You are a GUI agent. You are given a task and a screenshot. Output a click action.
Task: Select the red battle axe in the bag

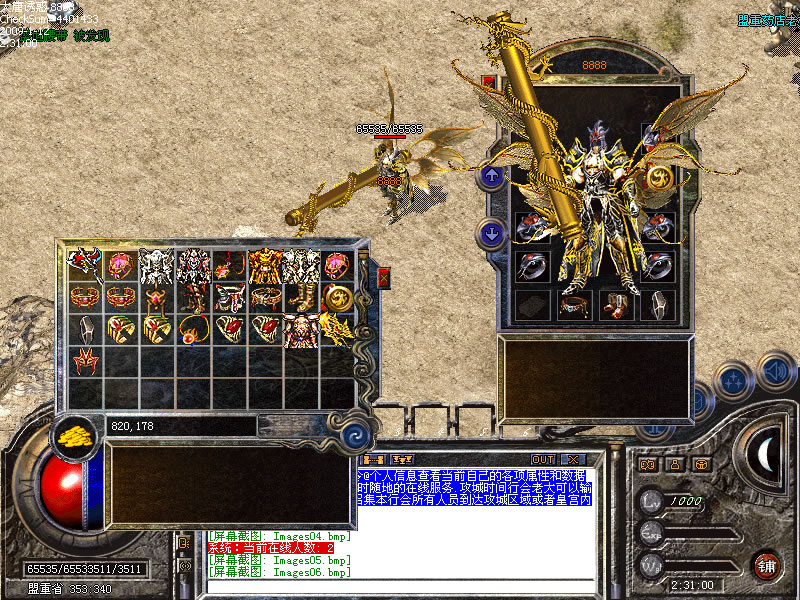tap(83, 264)
